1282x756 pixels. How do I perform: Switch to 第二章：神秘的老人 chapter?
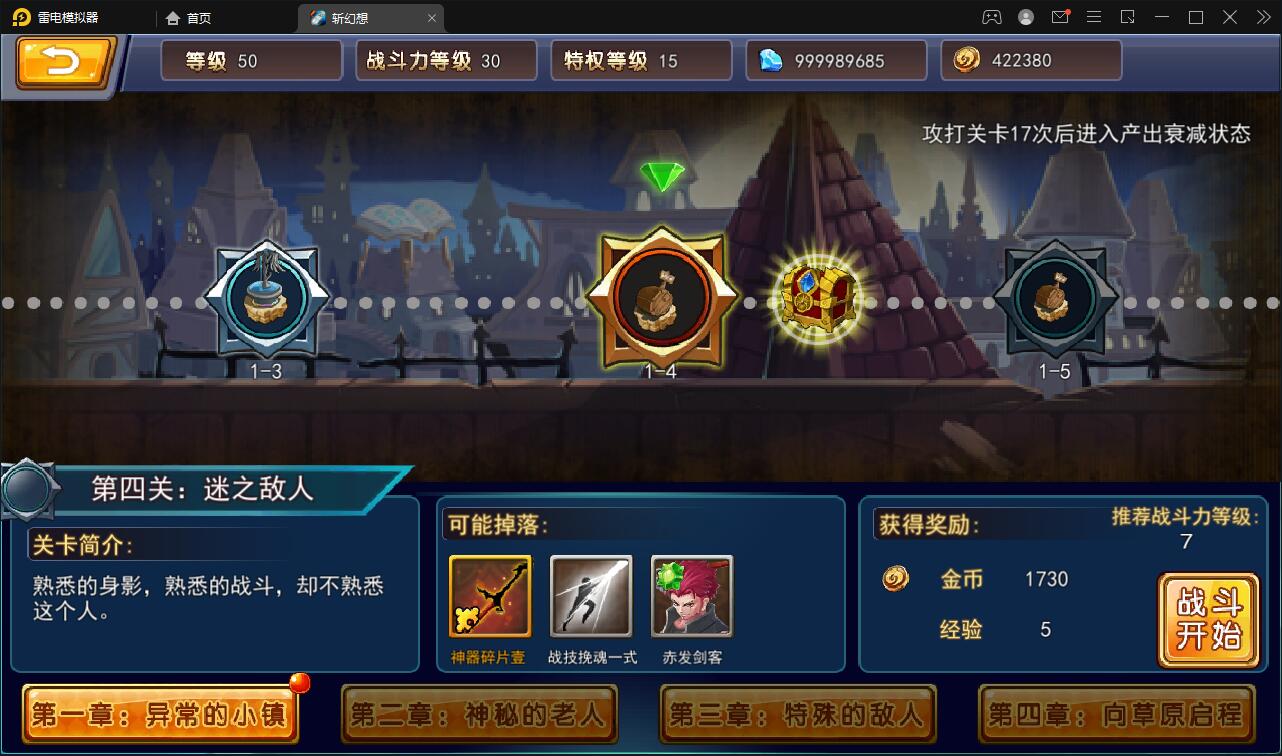[480, 716]
